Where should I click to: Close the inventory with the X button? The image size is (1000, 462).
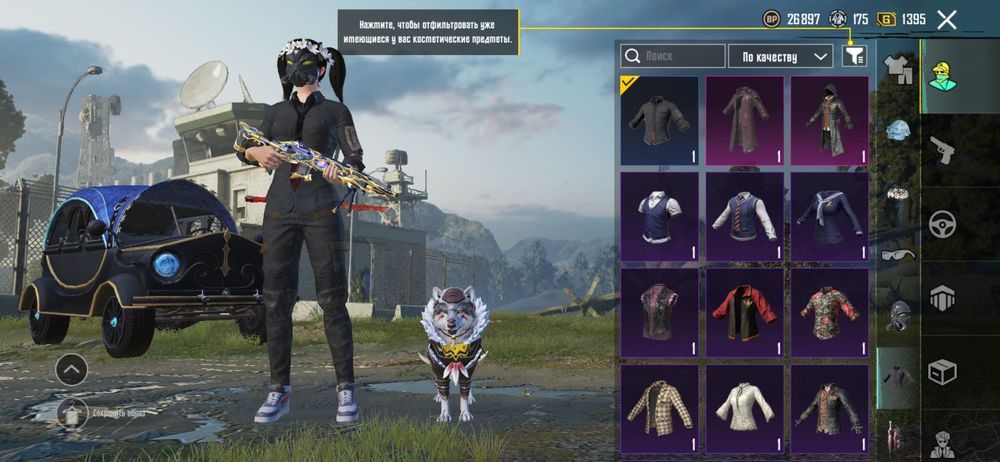(x=947, y=19)
